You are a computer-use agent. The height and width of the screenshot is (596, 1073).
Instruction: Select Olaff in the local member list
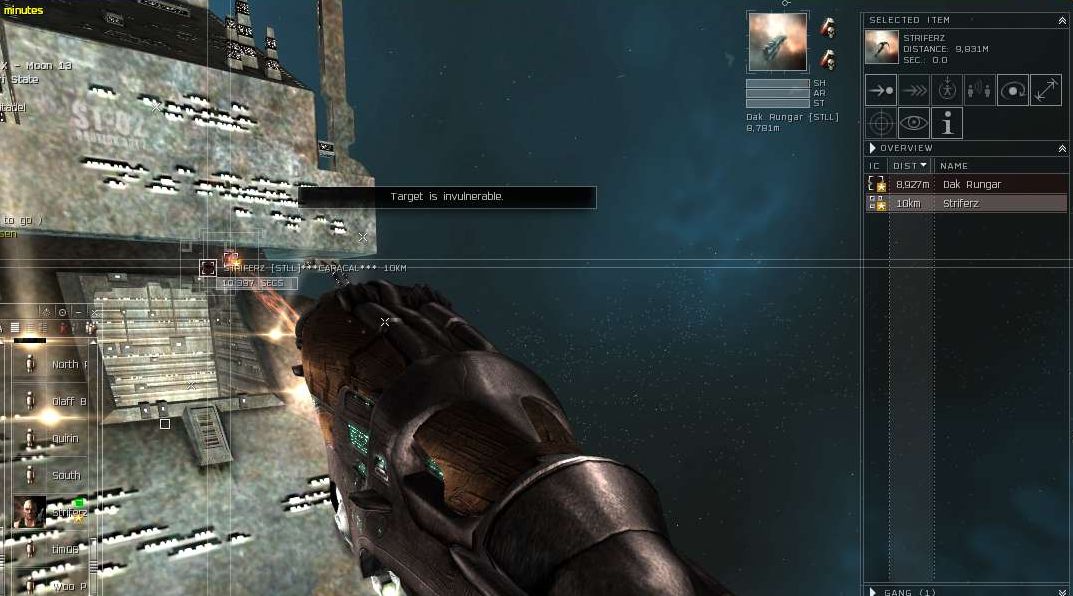pyautogui.click(x=68, y=402)
